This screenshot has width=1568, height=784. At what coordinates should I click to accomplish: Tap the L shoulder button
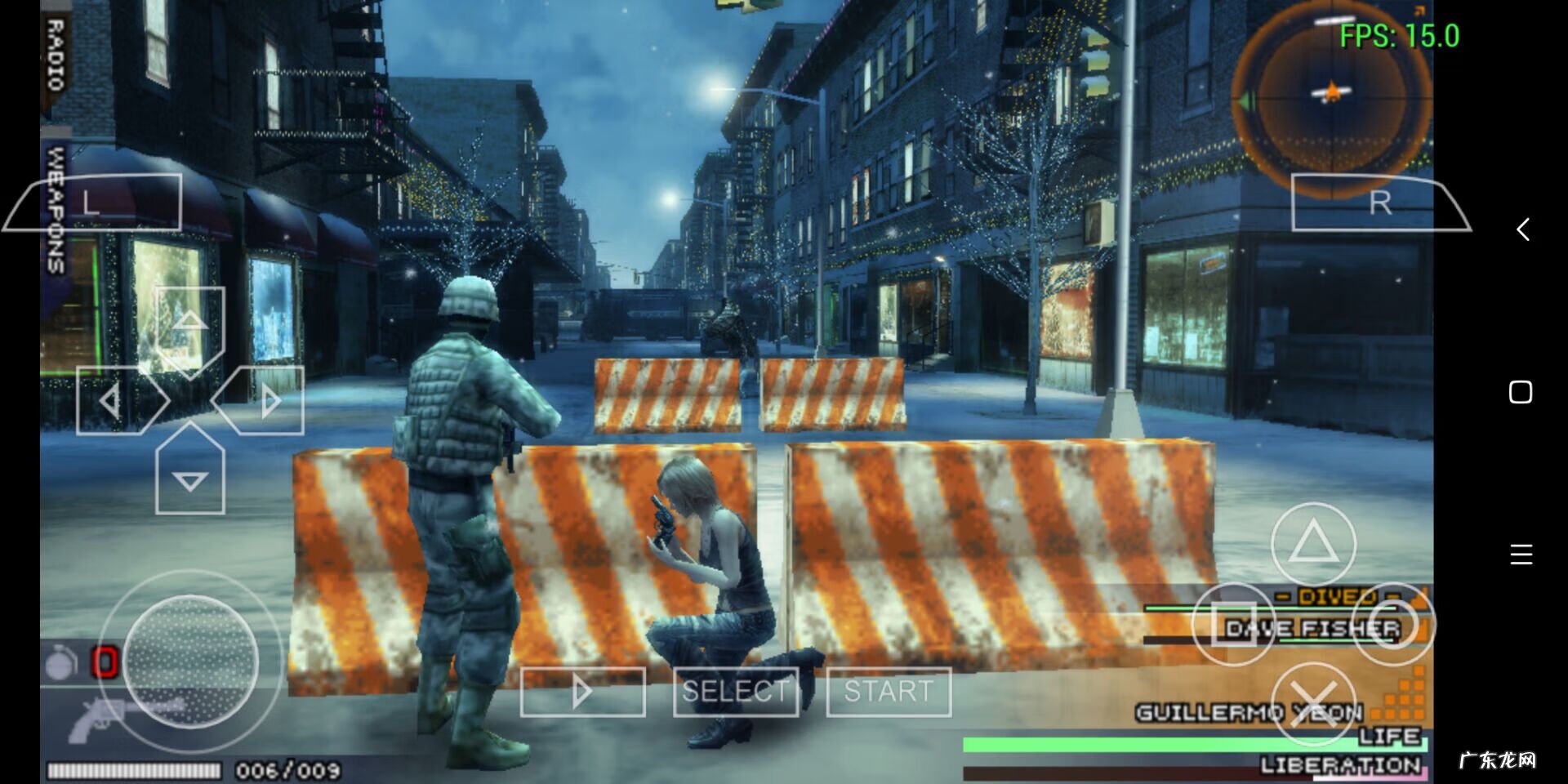[x=94, y=203]
